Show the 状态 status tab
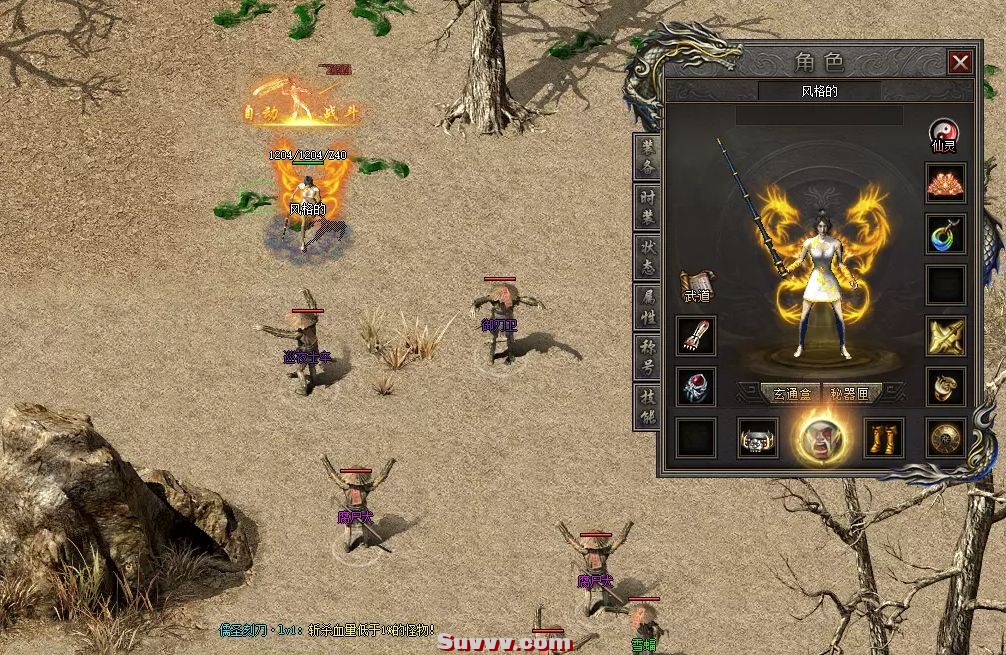This screenshot has height=655, width=1006. point(648,257)
